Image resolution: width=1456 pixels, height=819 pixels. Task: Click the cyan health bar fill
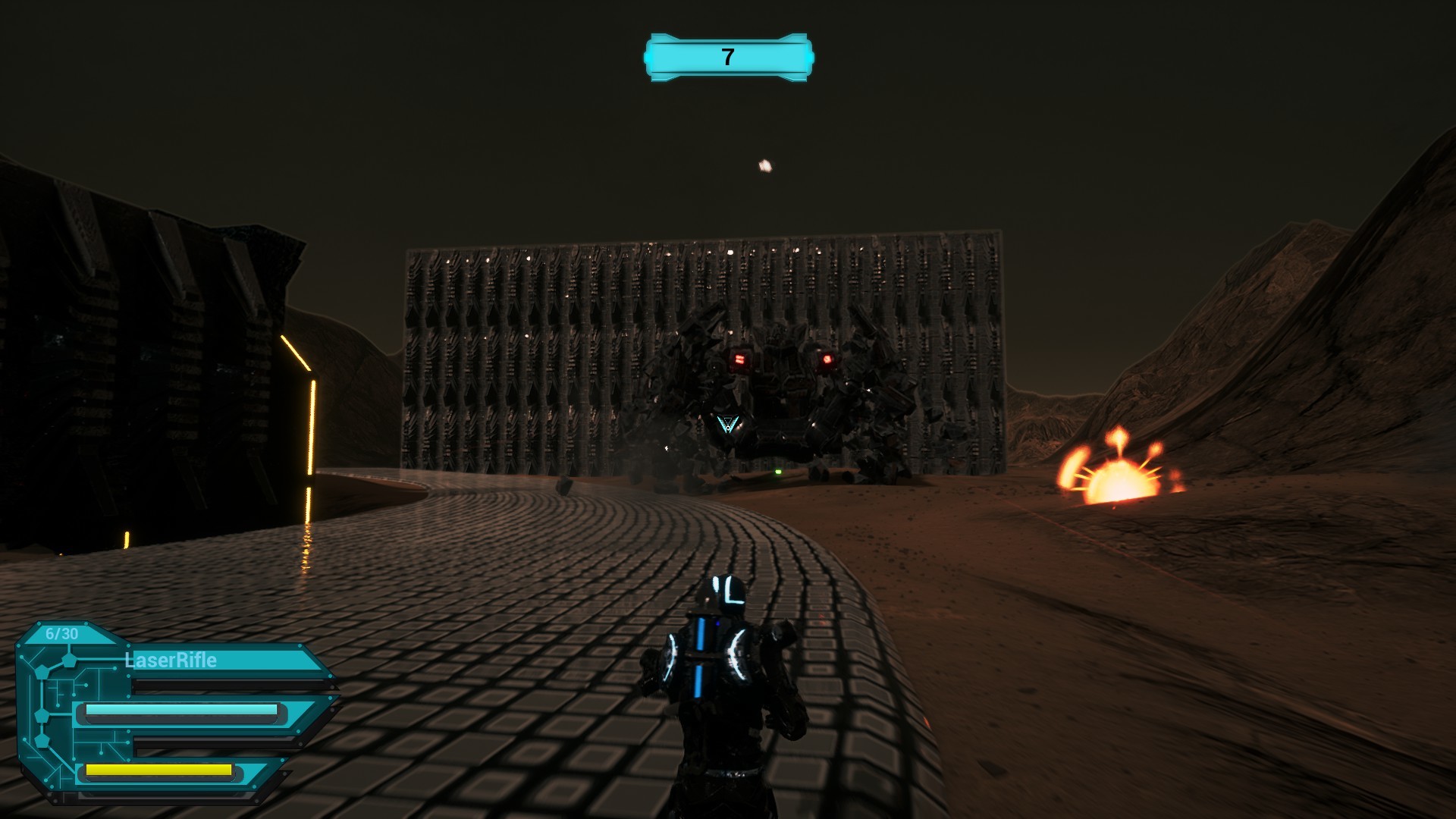180,710
